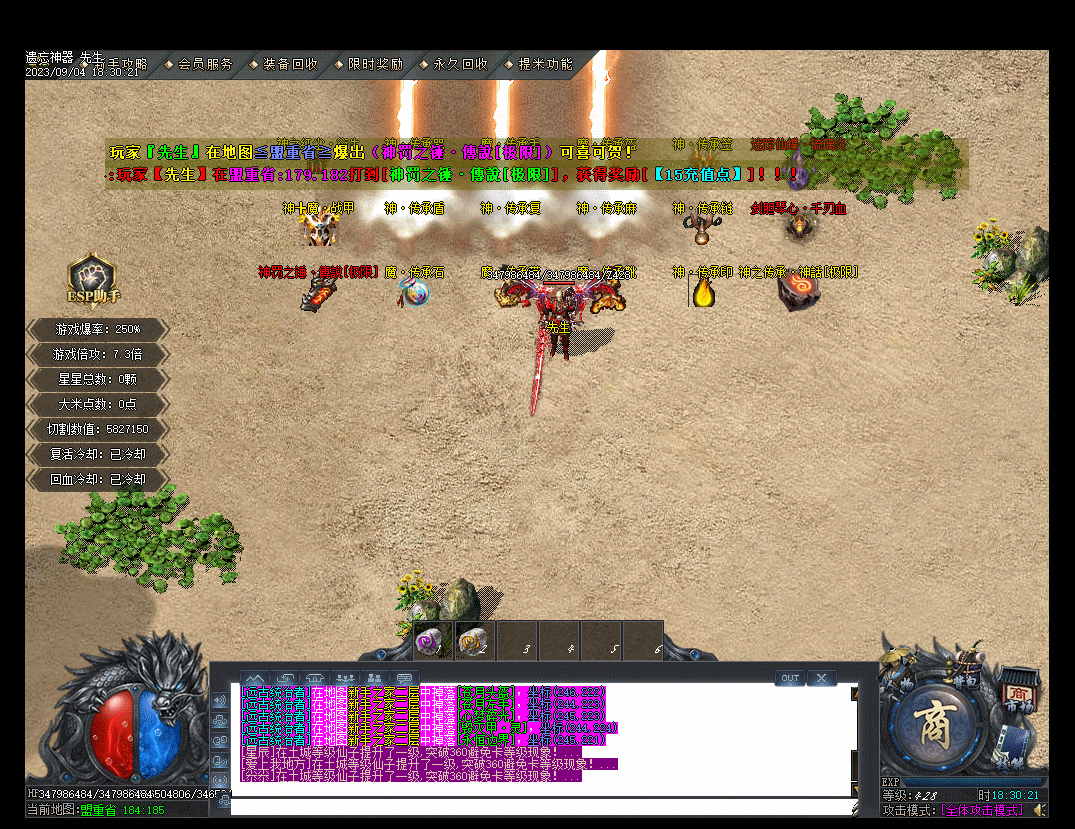Choose the 永久回收 permanent recycle menu
1075x829 pixels.
460,64
